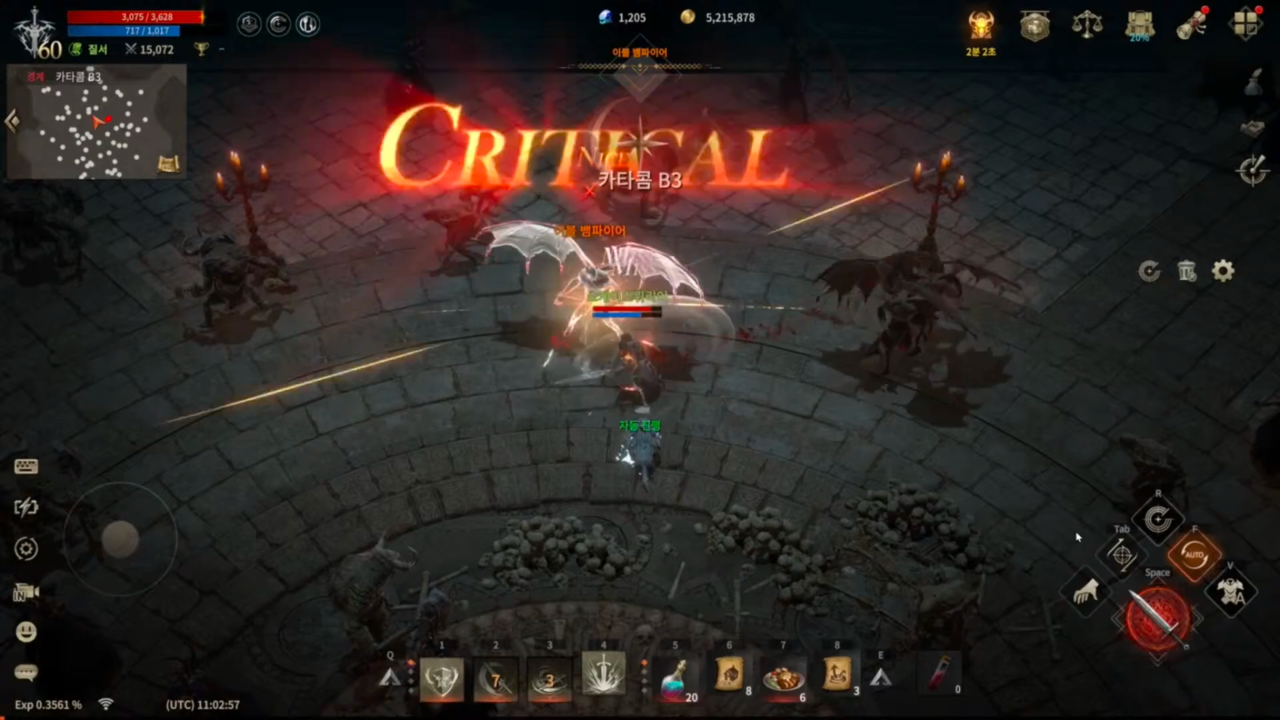The image size is (1280, 720).
Task: Open the shield signboard shop icon
Action: pyautogui.click(x=1035, y=25)
